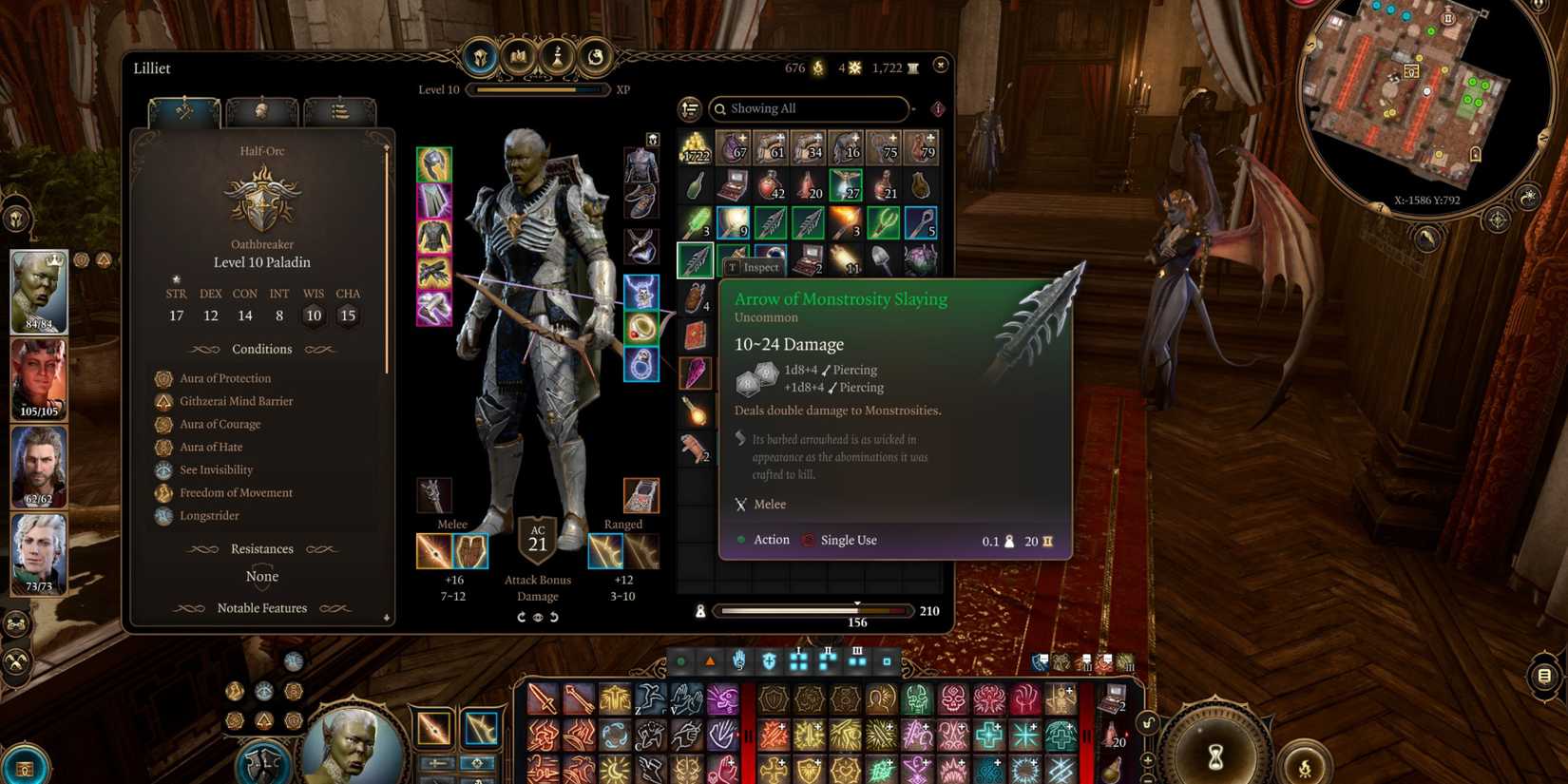
Task: Click the Showing All search field
Action: pos(808,108)
